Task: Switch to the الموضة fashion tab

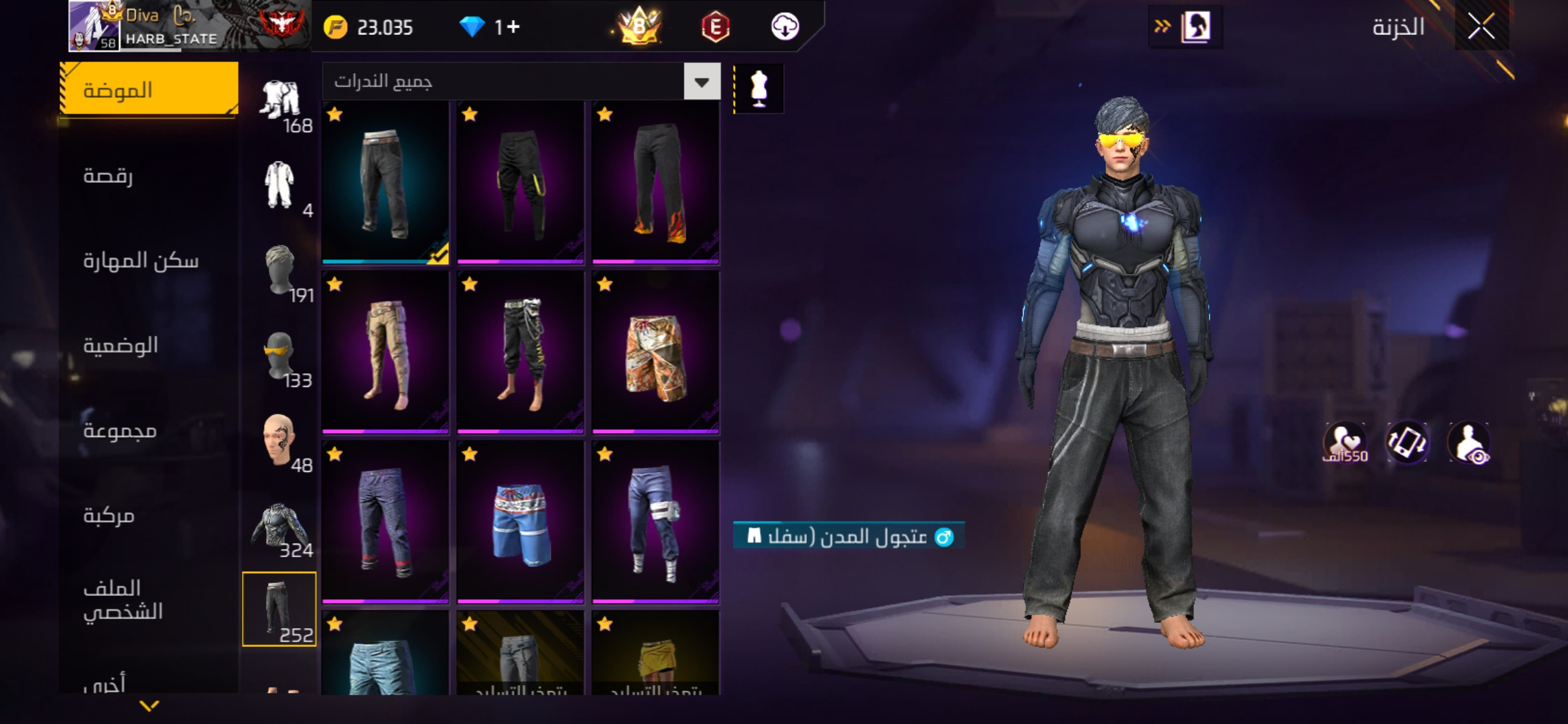Action: [149, 89]
